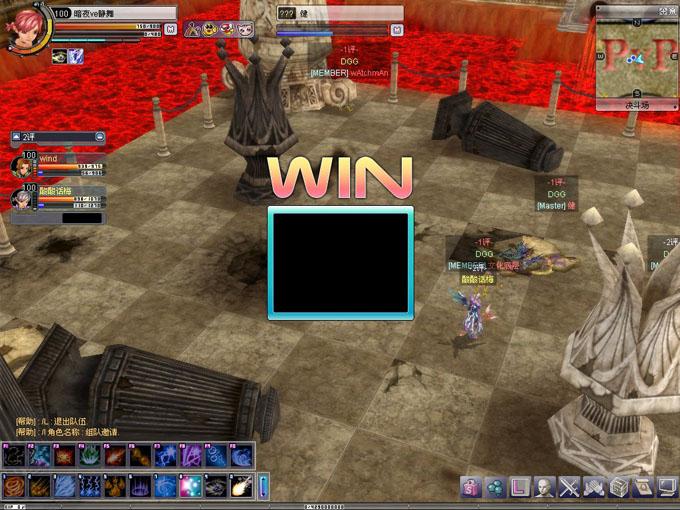Collapse the party panel with minus button

tap(99, 136)
